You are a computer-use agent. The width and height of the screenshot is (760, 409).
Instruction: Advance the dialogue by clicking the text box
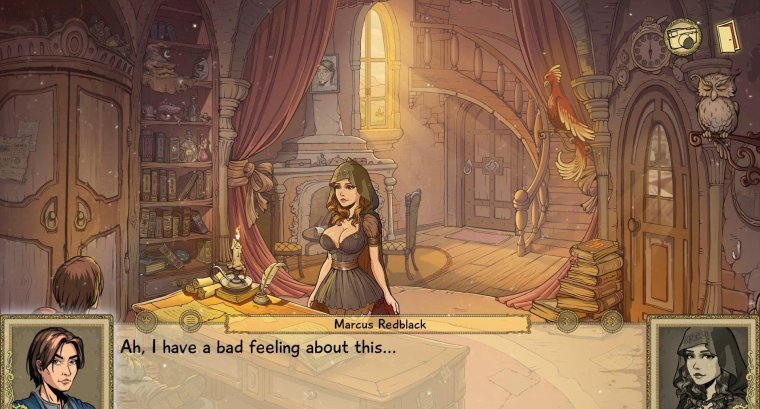380,365
